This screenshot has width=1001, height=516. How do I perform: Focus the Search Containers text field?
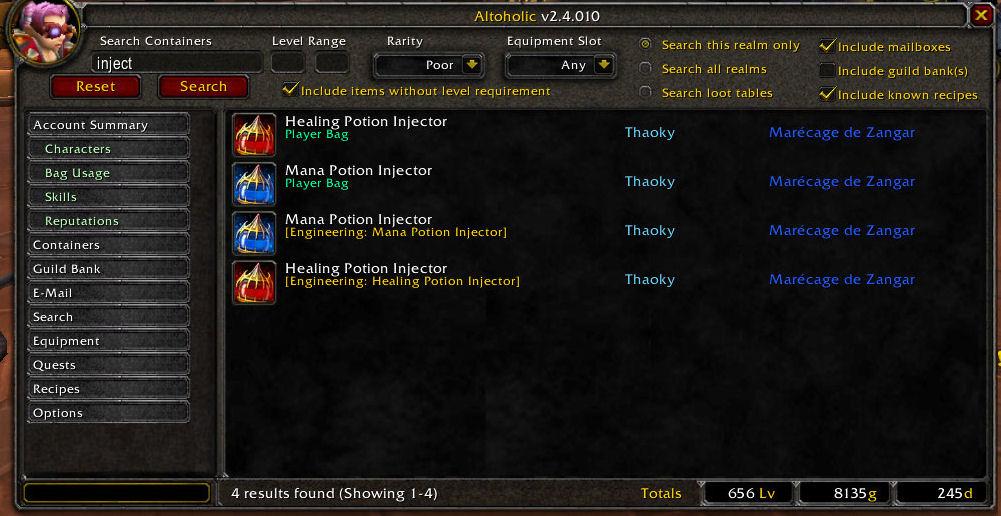point(176,63)
